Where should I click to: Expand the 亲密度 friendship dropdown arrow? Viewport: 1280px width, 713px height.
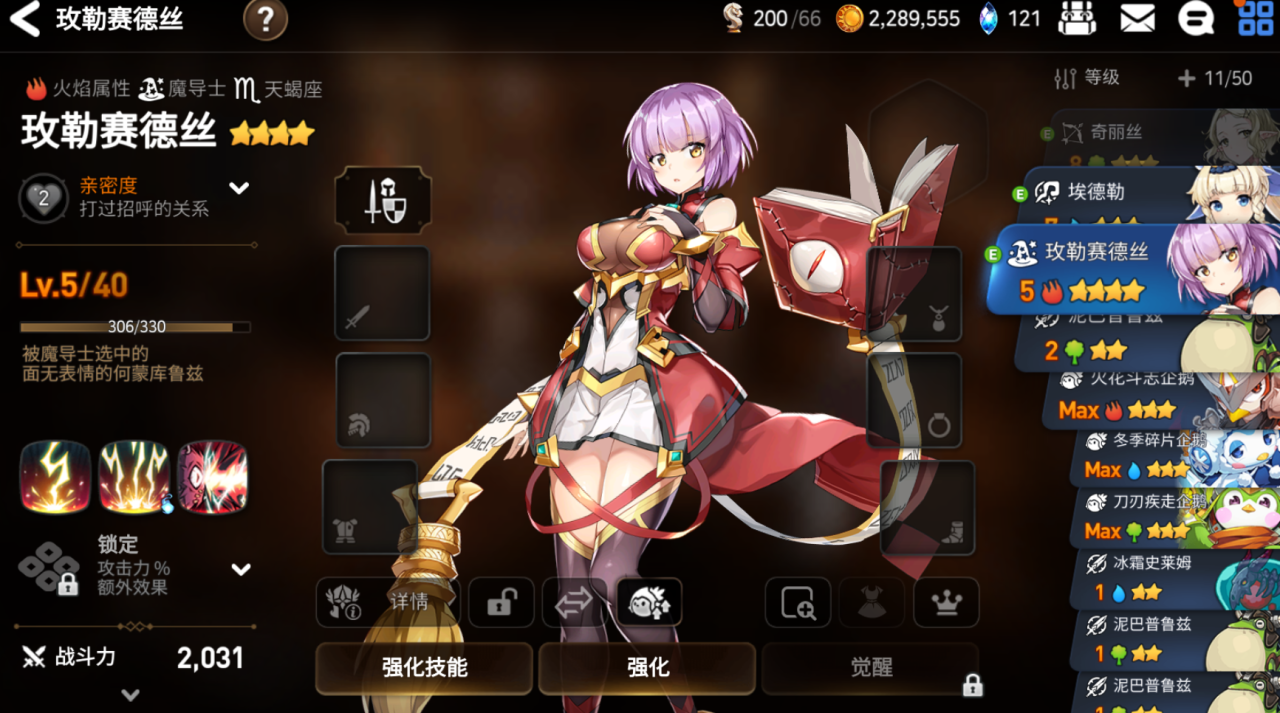[x=239, y=187]
